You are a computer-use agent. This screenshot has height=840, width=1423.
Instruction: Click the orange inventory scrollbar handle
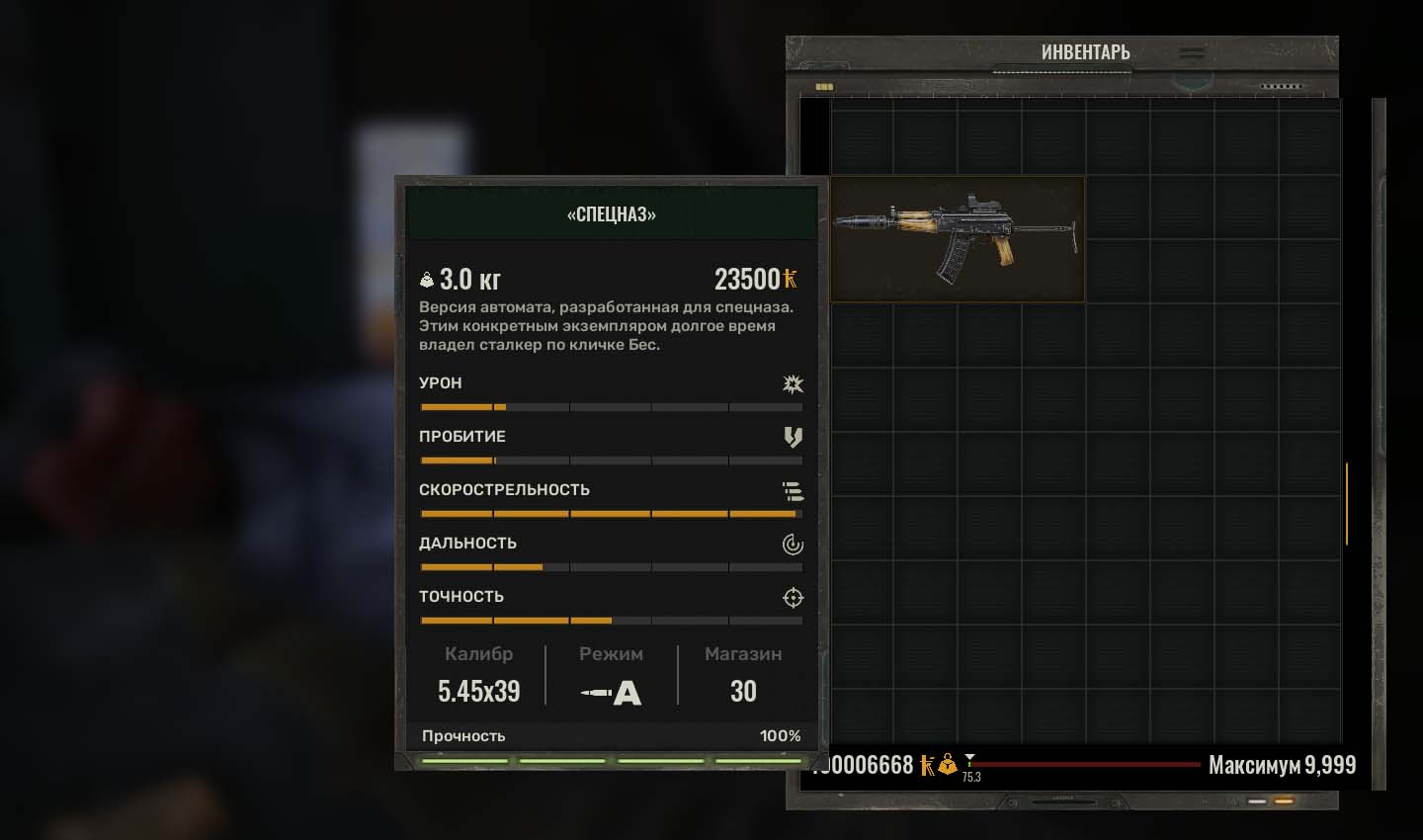click(x=1346, y=503)
